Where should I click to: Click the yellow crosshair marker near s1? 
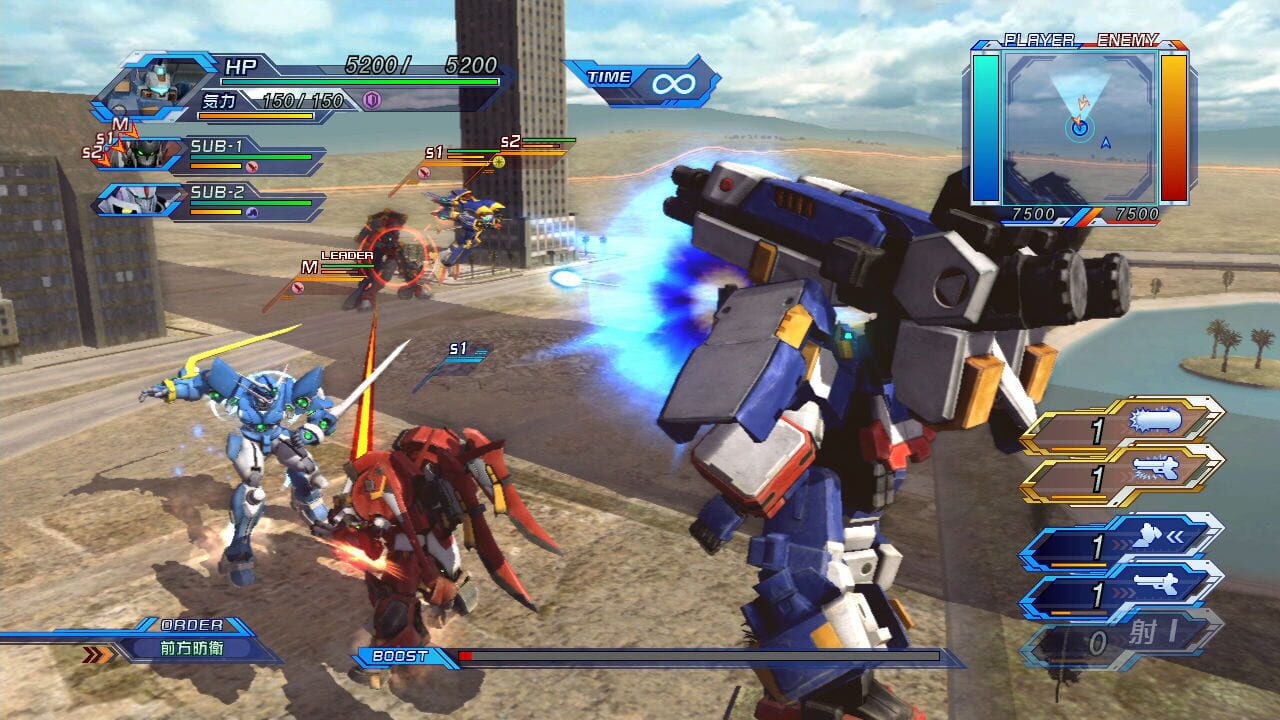(499, 161)
